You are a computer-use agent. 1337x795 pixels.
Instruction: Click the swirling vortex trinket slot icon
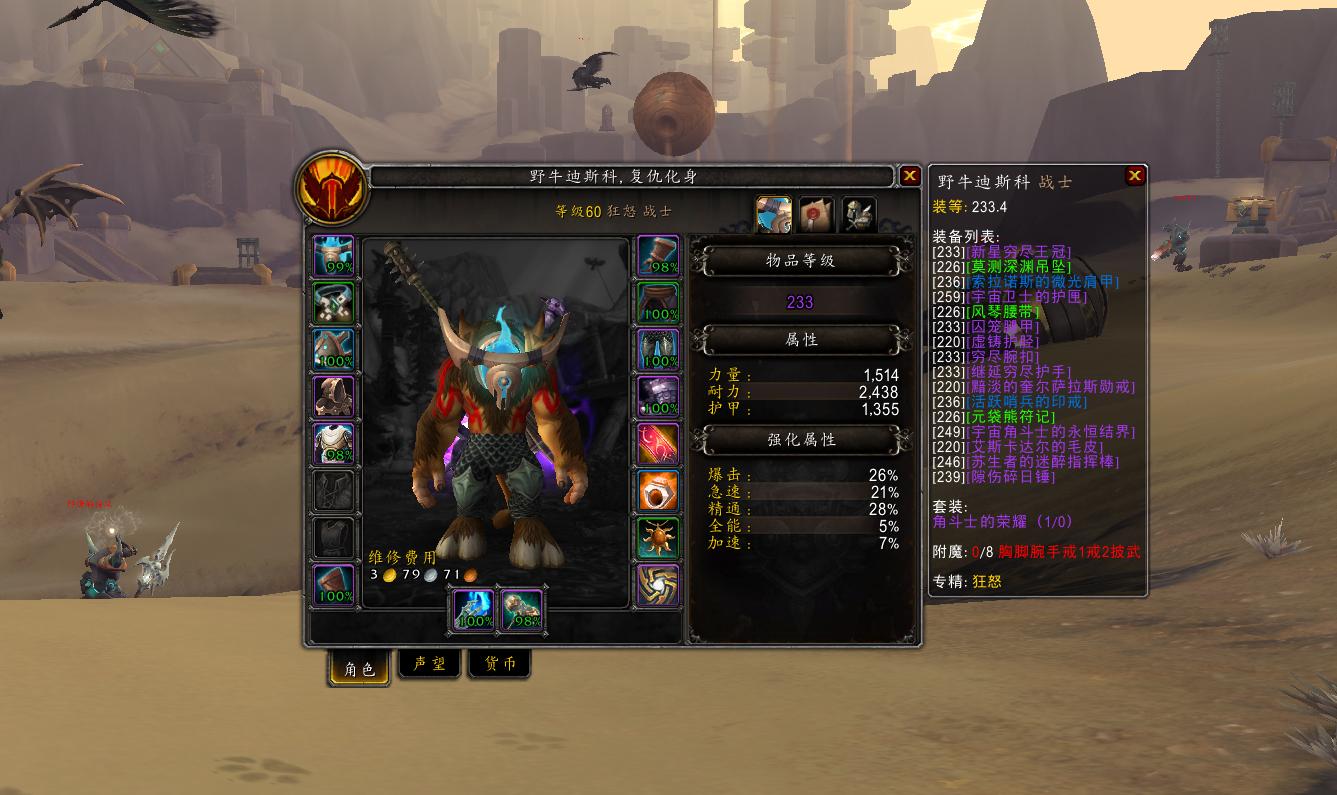pyautogui.click(x=657, y=583)
